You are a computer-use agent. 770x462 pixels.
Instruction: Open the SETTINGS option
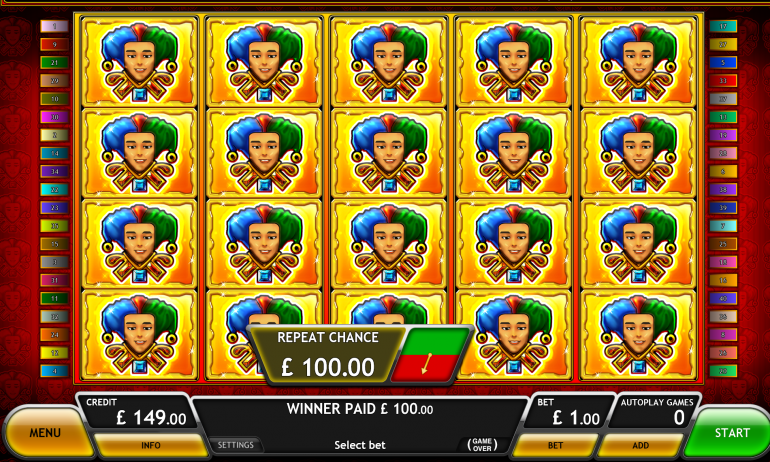[236, 445]
